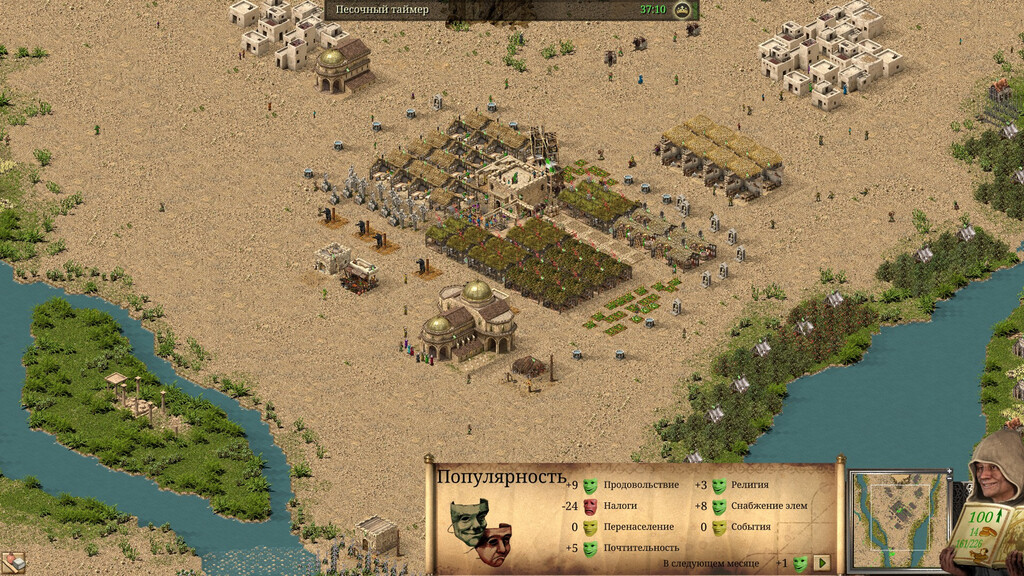This screenshot has height=576, width=1024.
Task: Choose the События popularity factor
Action: tap(750, 527)
